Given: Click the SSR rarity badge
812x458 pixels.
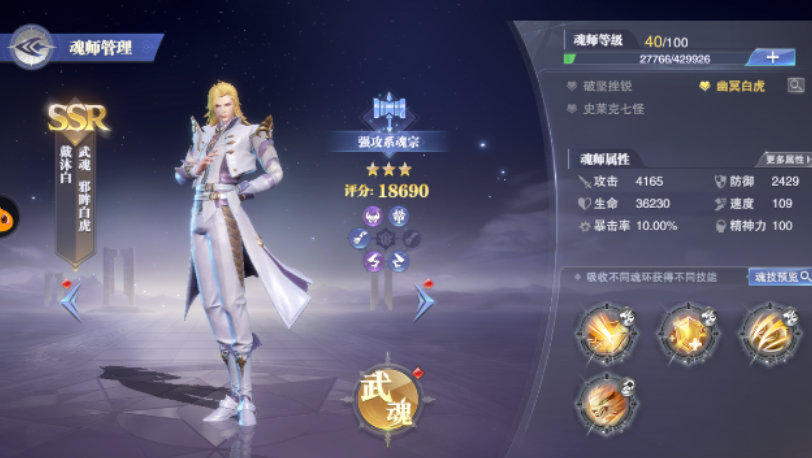Looking at the screenshot, I should [x=77, y=118].
